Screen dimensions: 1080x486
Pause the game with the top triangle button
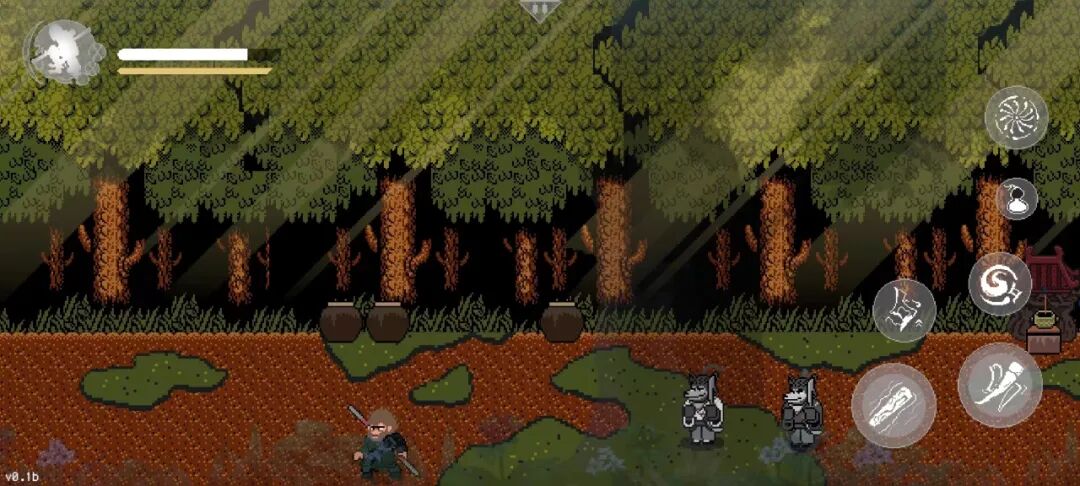[539, 11]
